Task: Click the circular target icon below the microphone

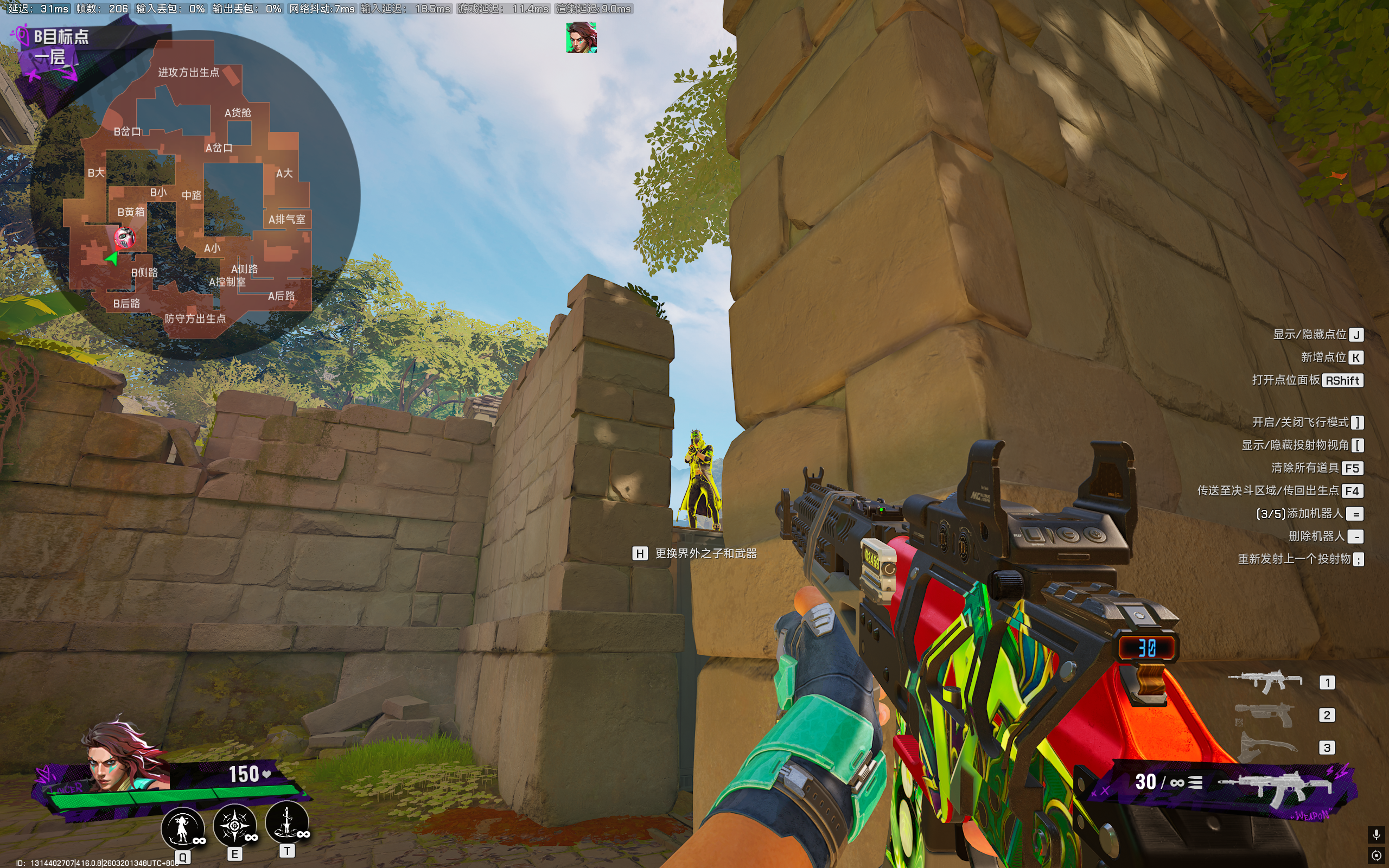Action: [1376, 856]
